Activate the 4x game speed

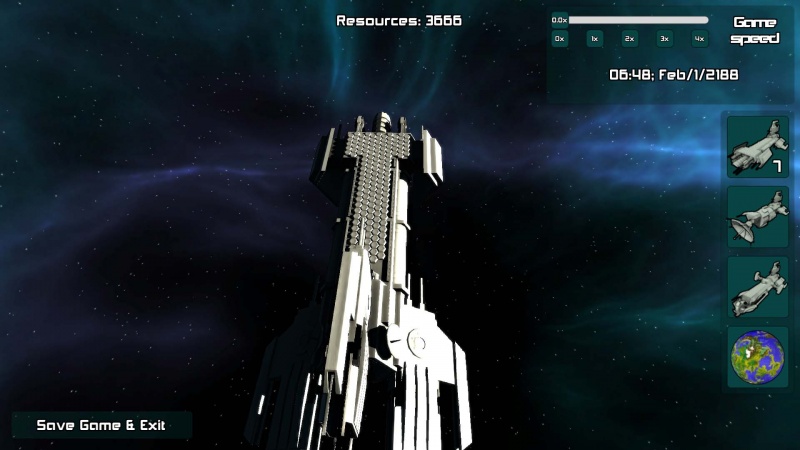[x=699, y=39]
